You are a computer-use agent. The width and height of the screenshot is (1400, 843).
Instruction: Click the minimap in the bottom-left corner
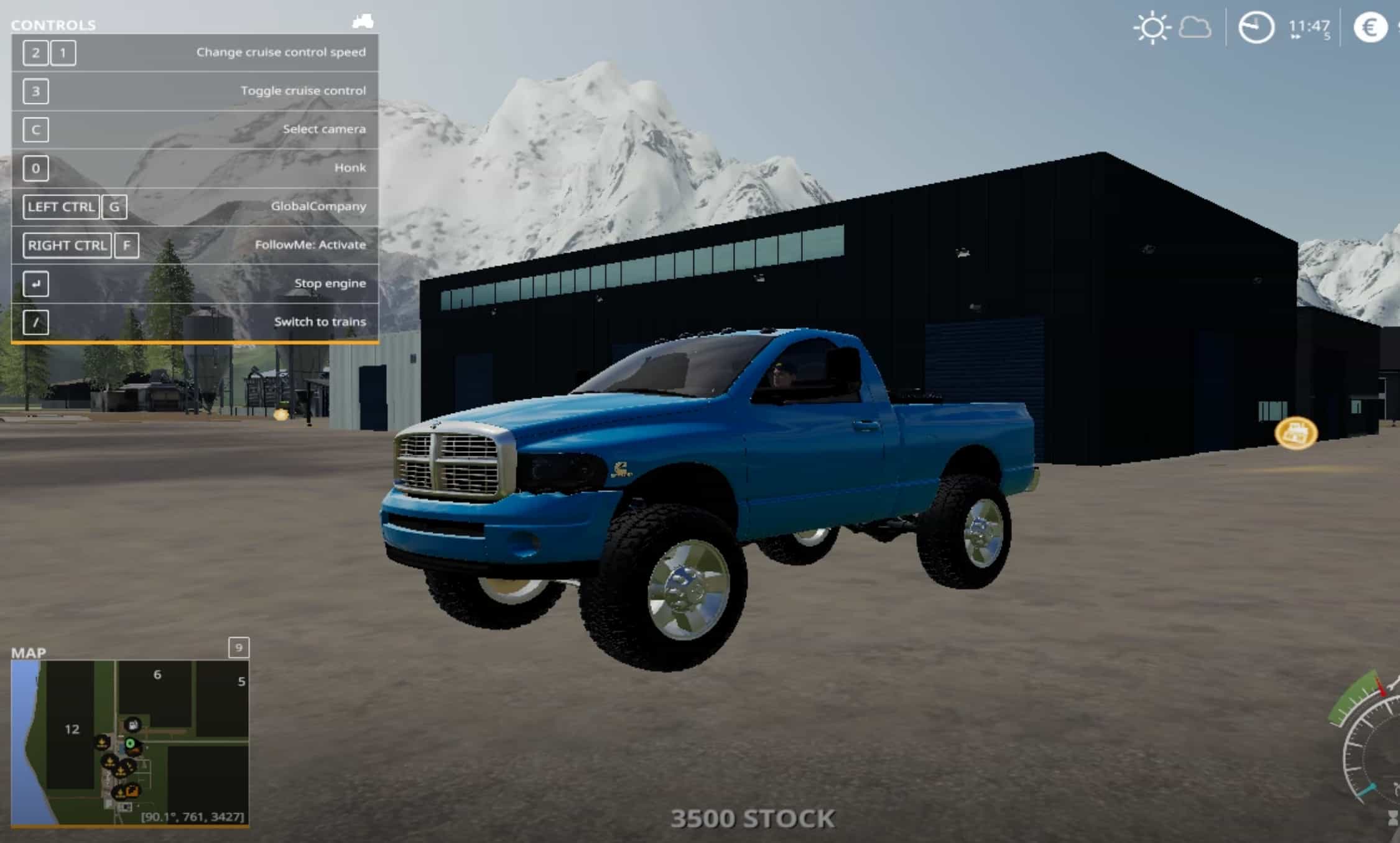(x=130, y=743)
